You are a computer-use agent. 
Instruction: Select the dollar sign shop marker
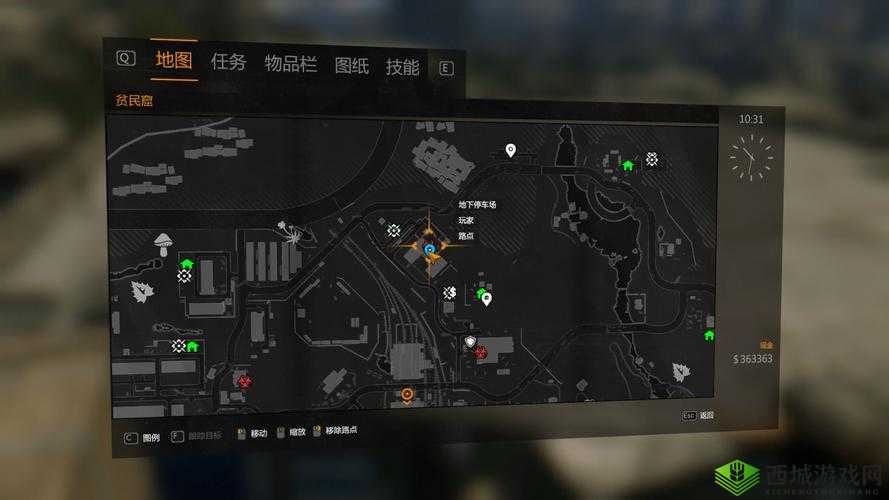(x=450, y=292)
